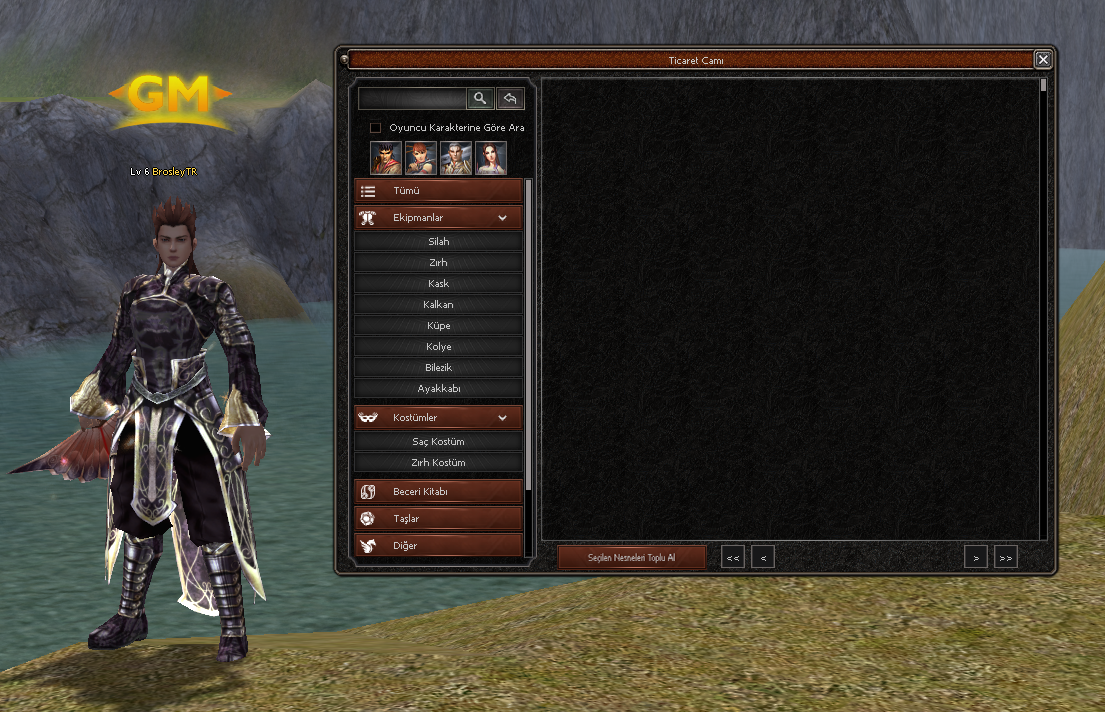Click the reset arrow button beside search
The width and height of the screenshot is (1105, 712).
(510, 98)
